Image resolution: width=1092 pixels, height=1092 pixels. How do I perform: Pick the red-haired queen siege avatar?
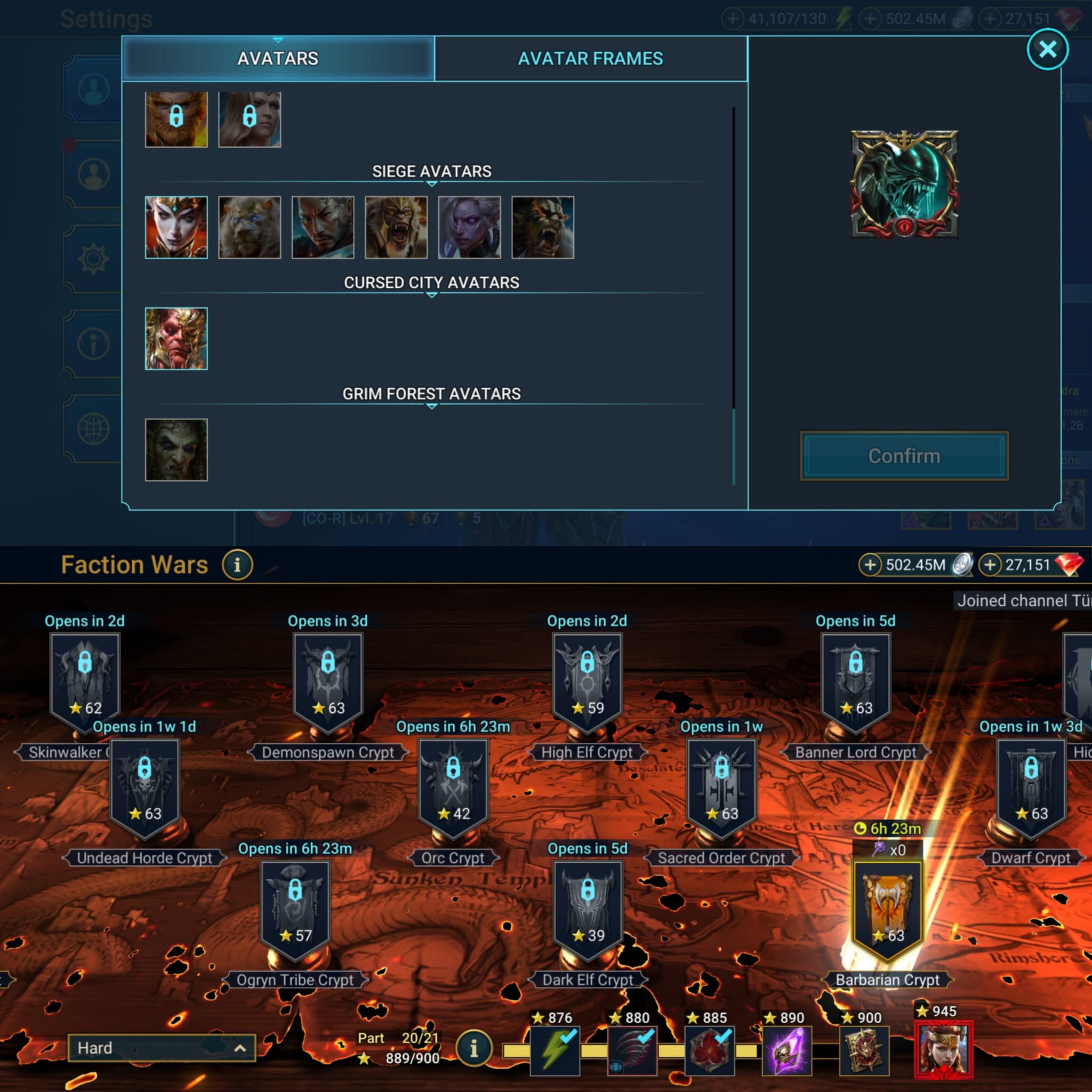click(176, 227)
